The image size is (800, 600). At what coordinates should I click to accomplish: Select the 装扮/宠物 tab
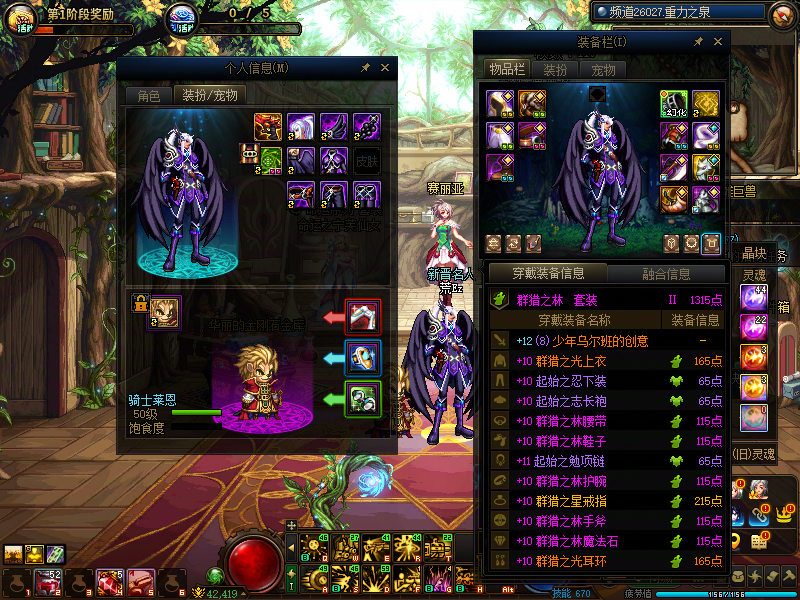coord(210,96)
